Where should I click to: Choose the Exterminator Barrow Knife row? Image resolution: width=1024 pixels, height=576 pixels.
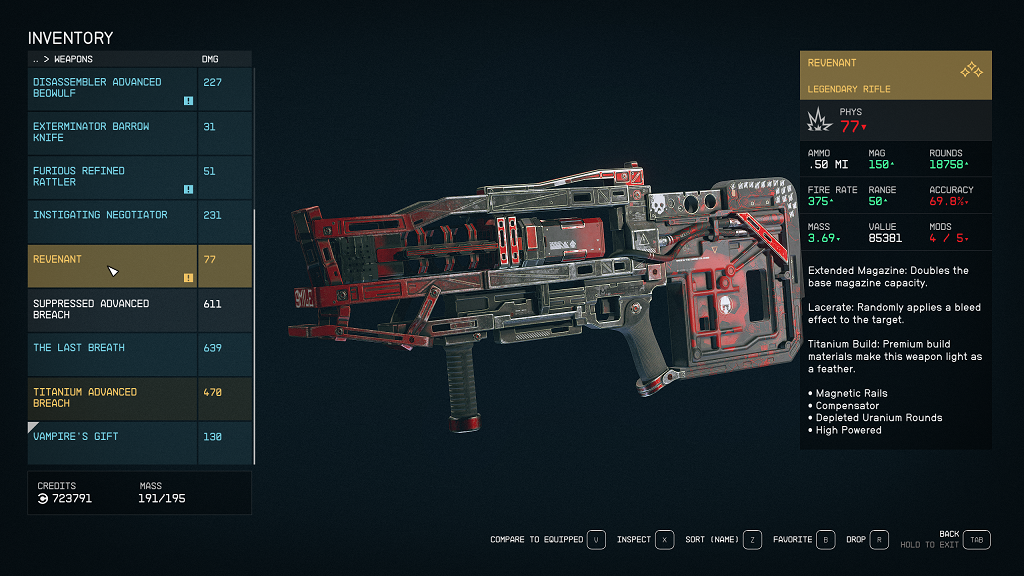click(x=113, y=132)
